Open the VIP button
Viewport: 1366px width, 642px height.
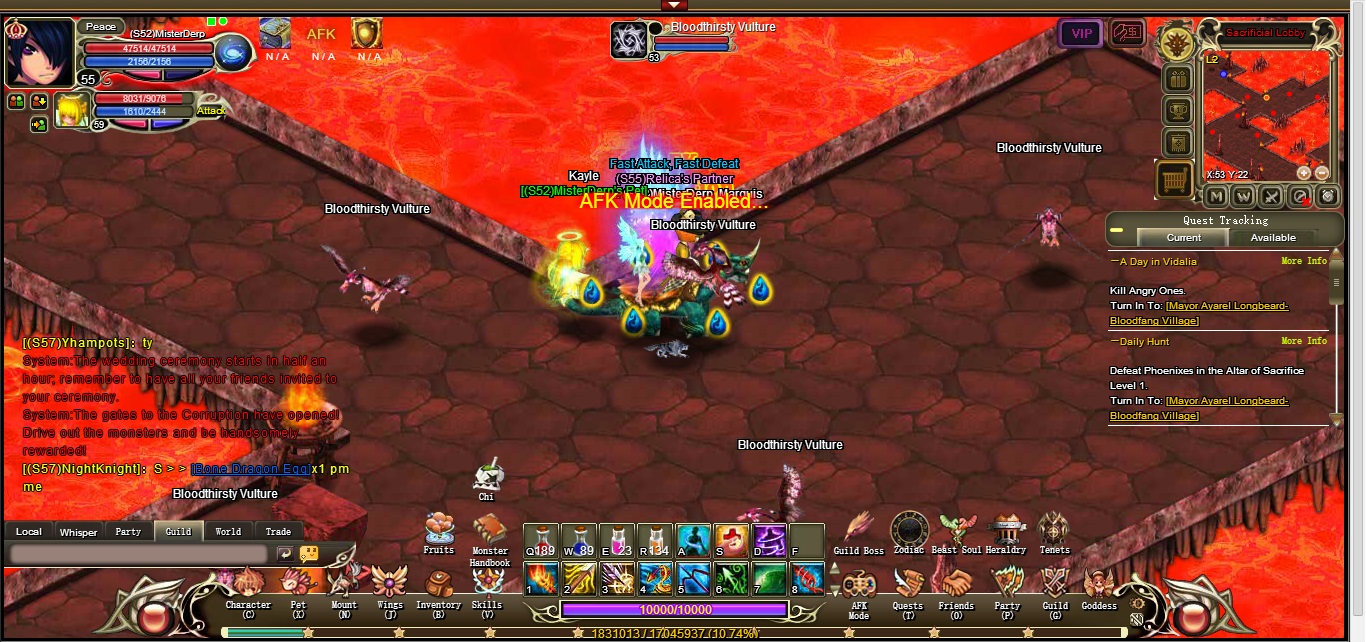click(1081, 33)
